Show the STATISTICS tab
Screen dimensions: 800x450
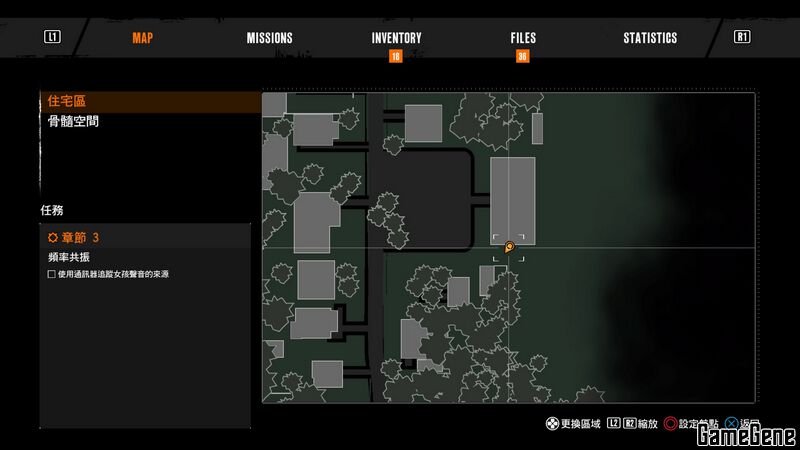pyautogui.click(x=650, y=38)
